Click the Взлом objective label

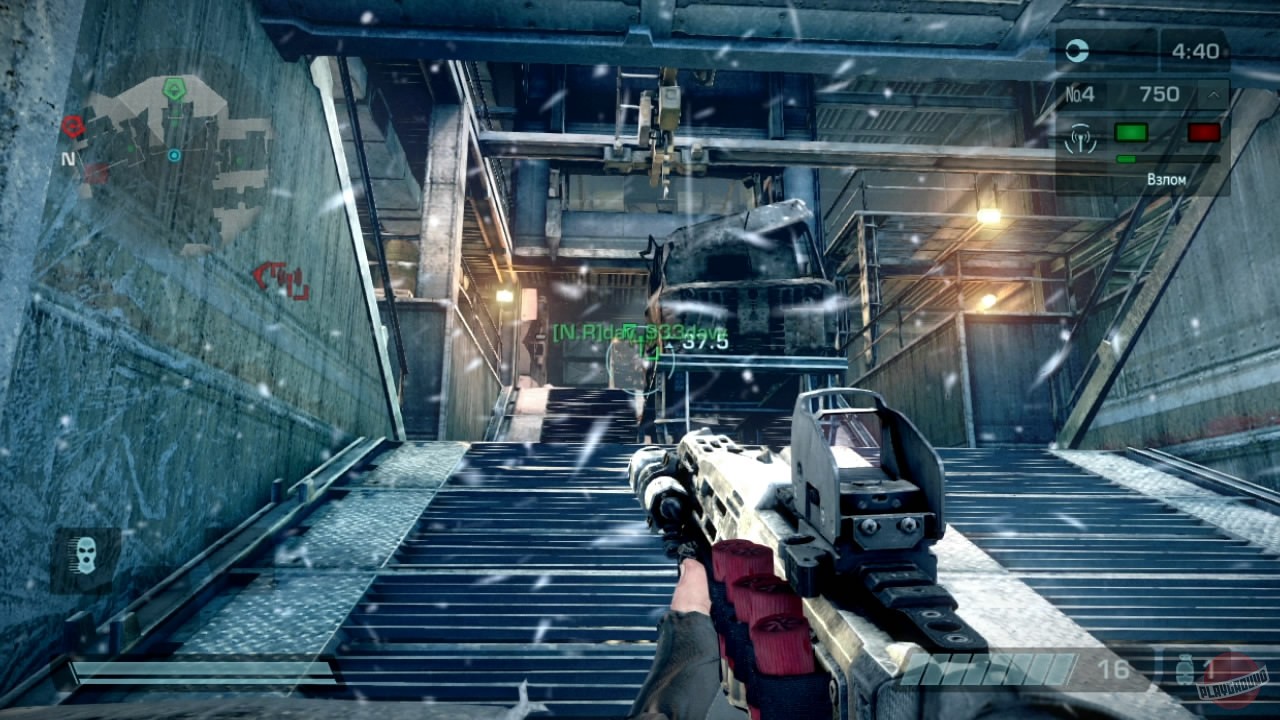(x=1167, y=178)
